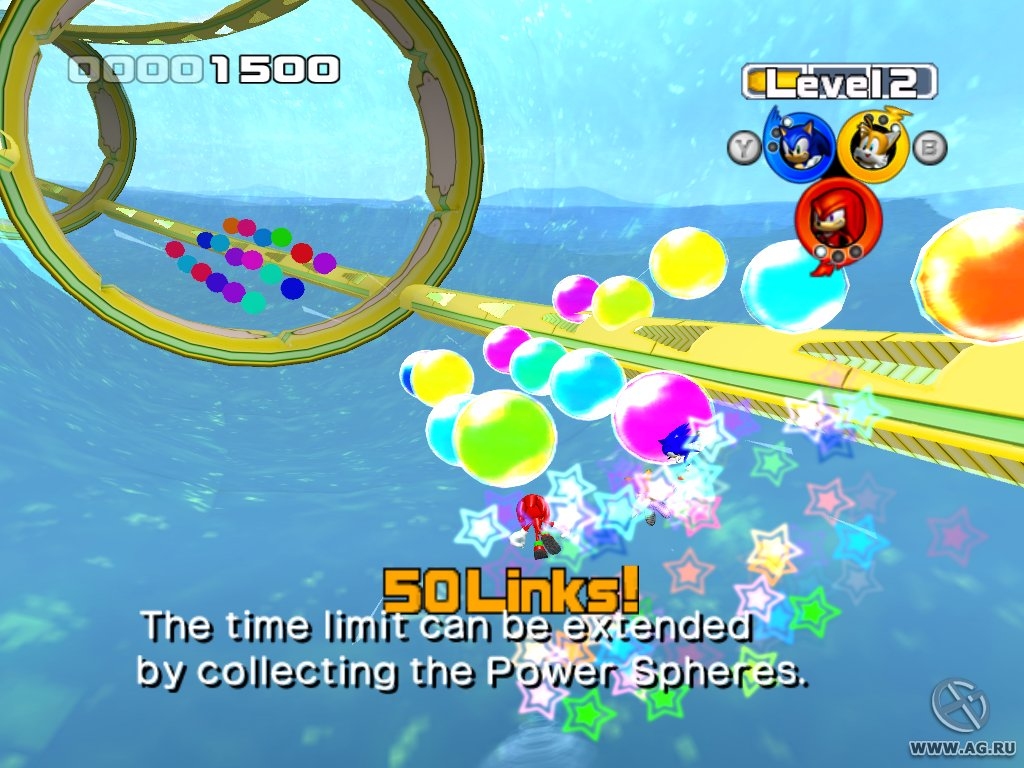The width and height of the screenshot is (1024, 768).
Task: Select the Sonic team portrait
Action: tap(799, 147)
